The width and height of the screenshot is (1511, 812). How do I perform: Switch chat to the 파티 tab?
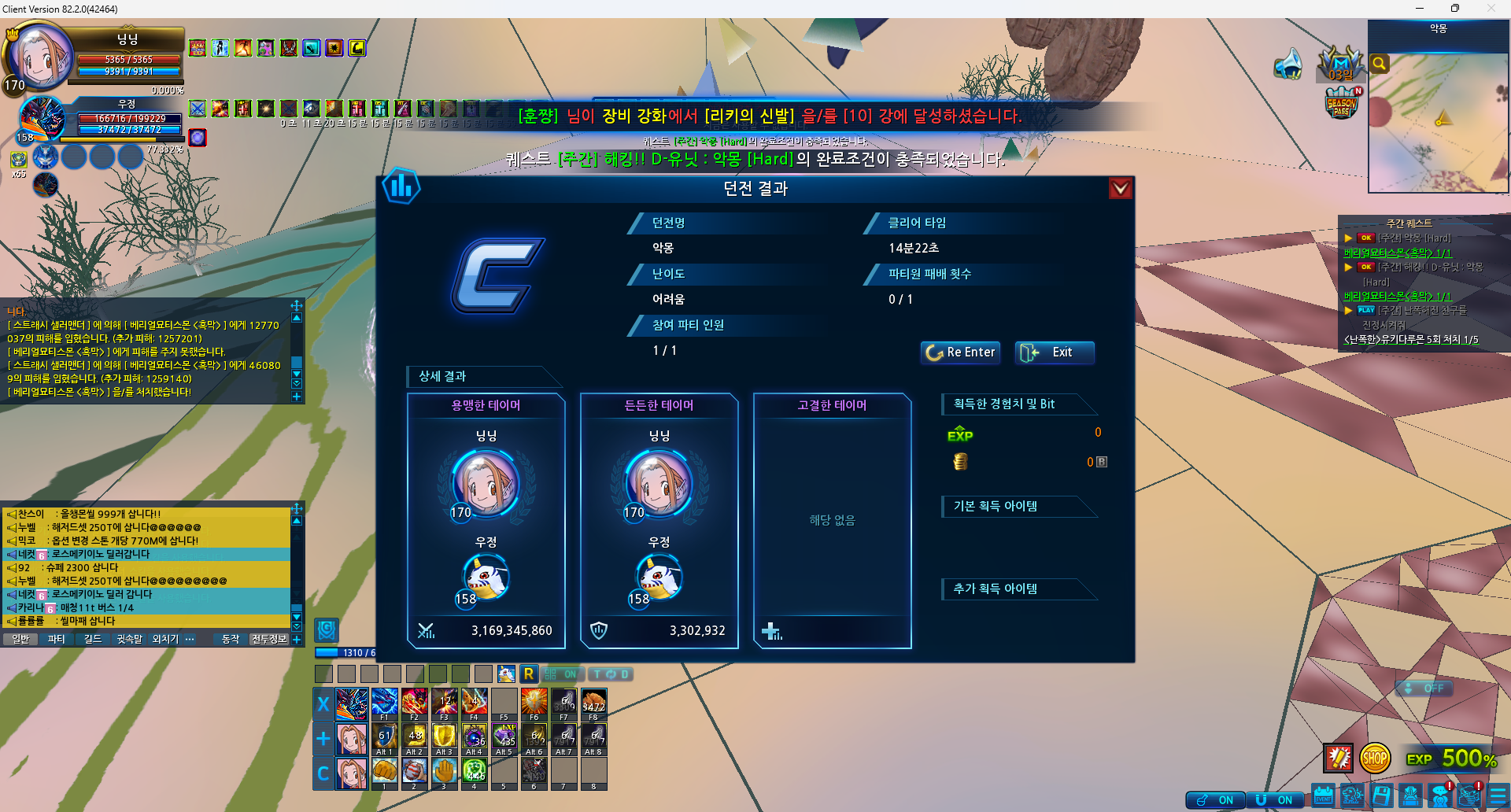click(57, 639)
